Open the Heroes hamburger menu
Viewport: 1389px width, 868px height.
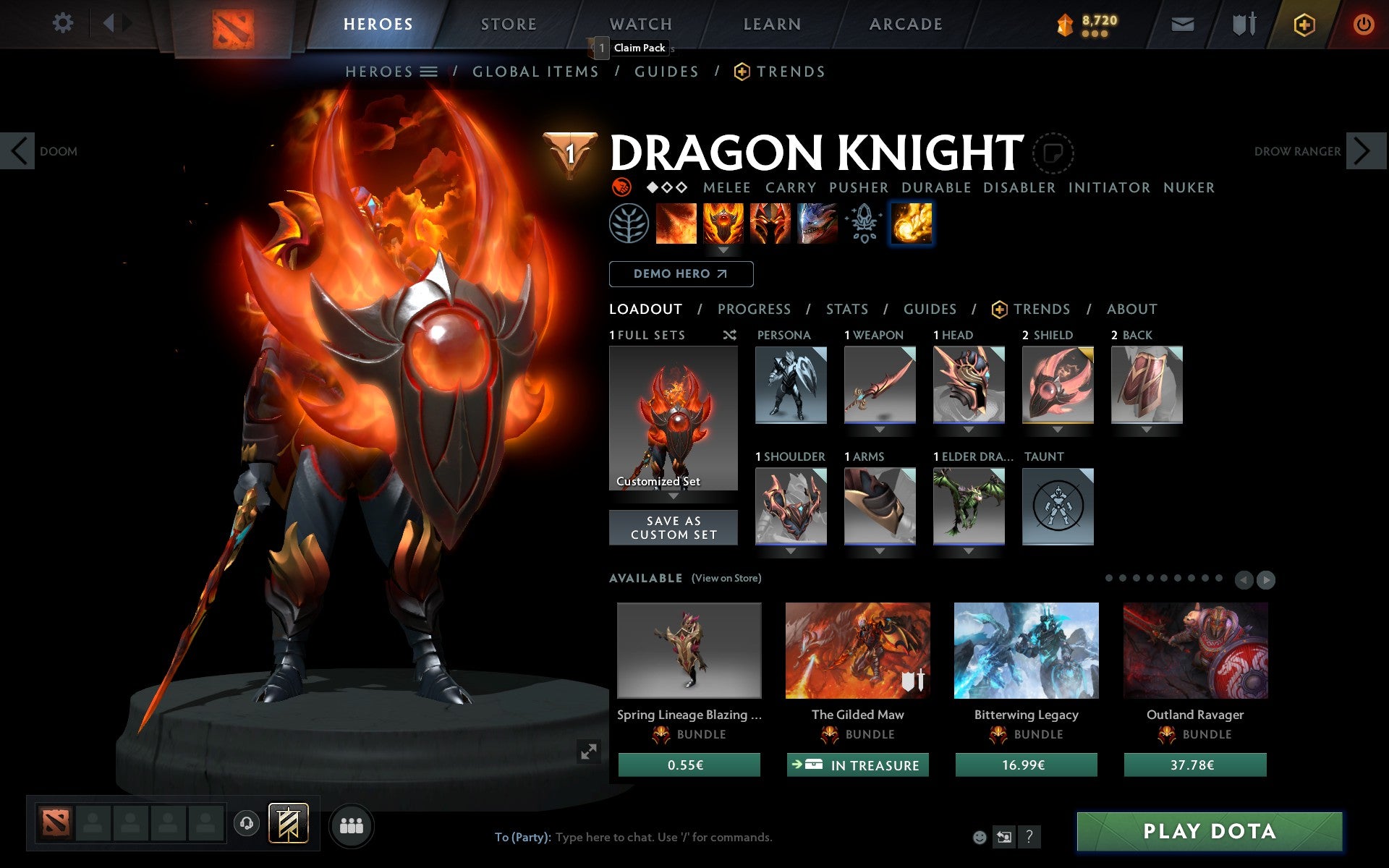pos(430,71)
